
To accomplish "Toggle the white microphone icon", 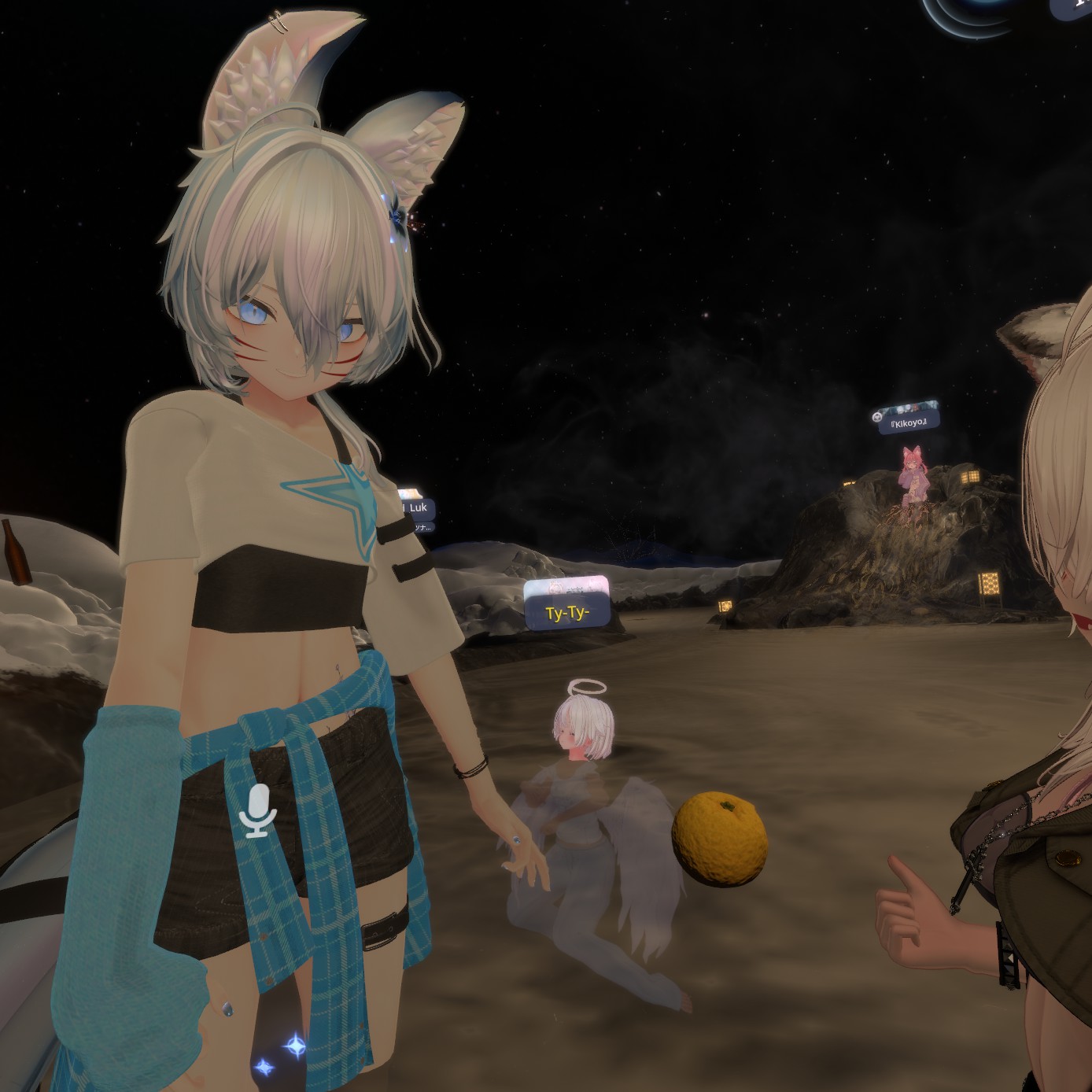I will click(x=256, y=810).
